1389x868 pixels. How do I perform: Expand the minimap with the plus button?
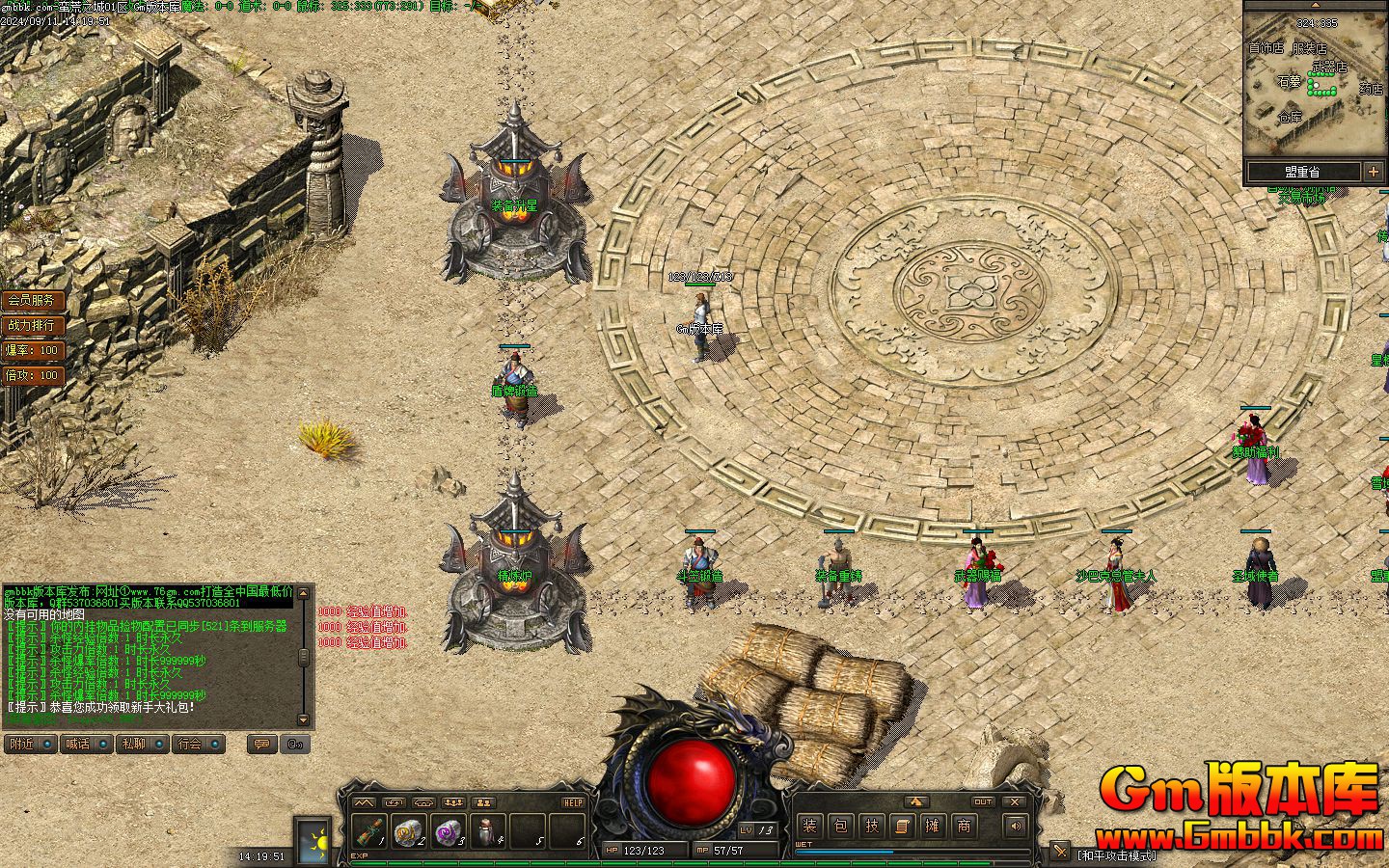[1374, 172]
